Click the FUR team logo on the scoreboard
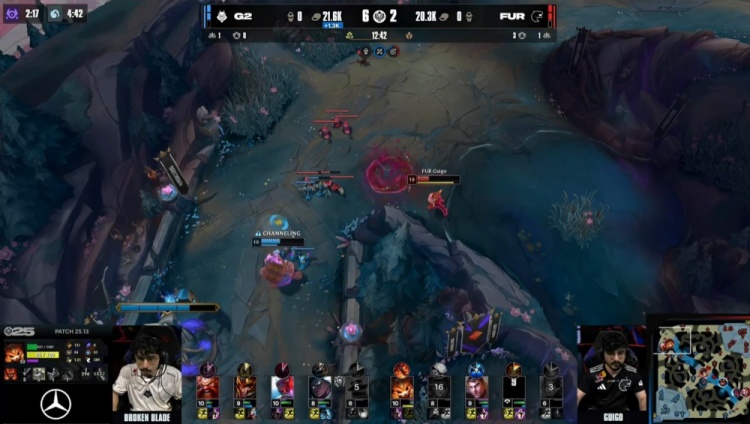 (x=537, y=16)
